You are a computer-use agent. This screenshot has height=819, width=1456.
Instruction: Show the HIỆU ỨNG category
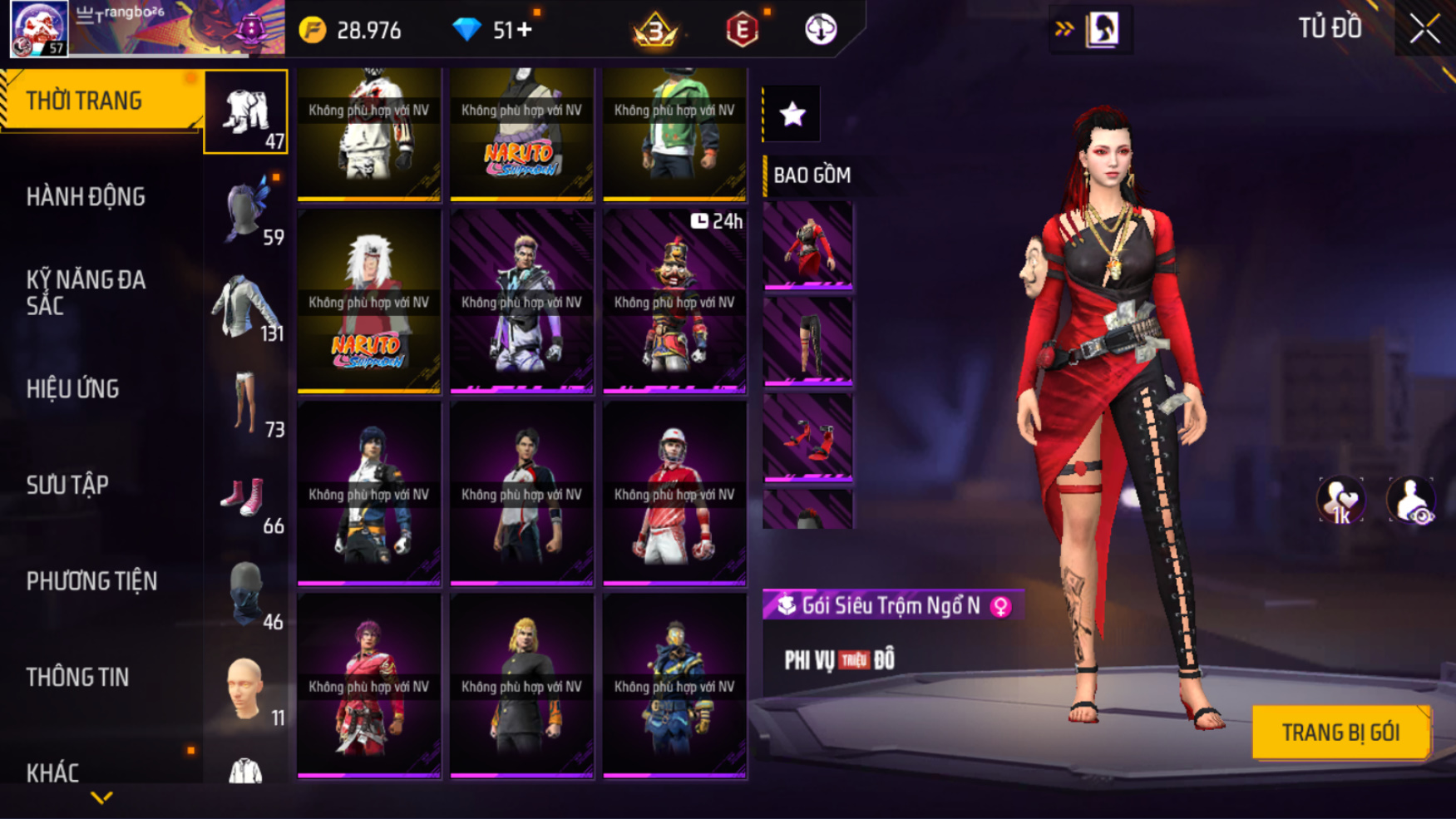tap(72, 389)
